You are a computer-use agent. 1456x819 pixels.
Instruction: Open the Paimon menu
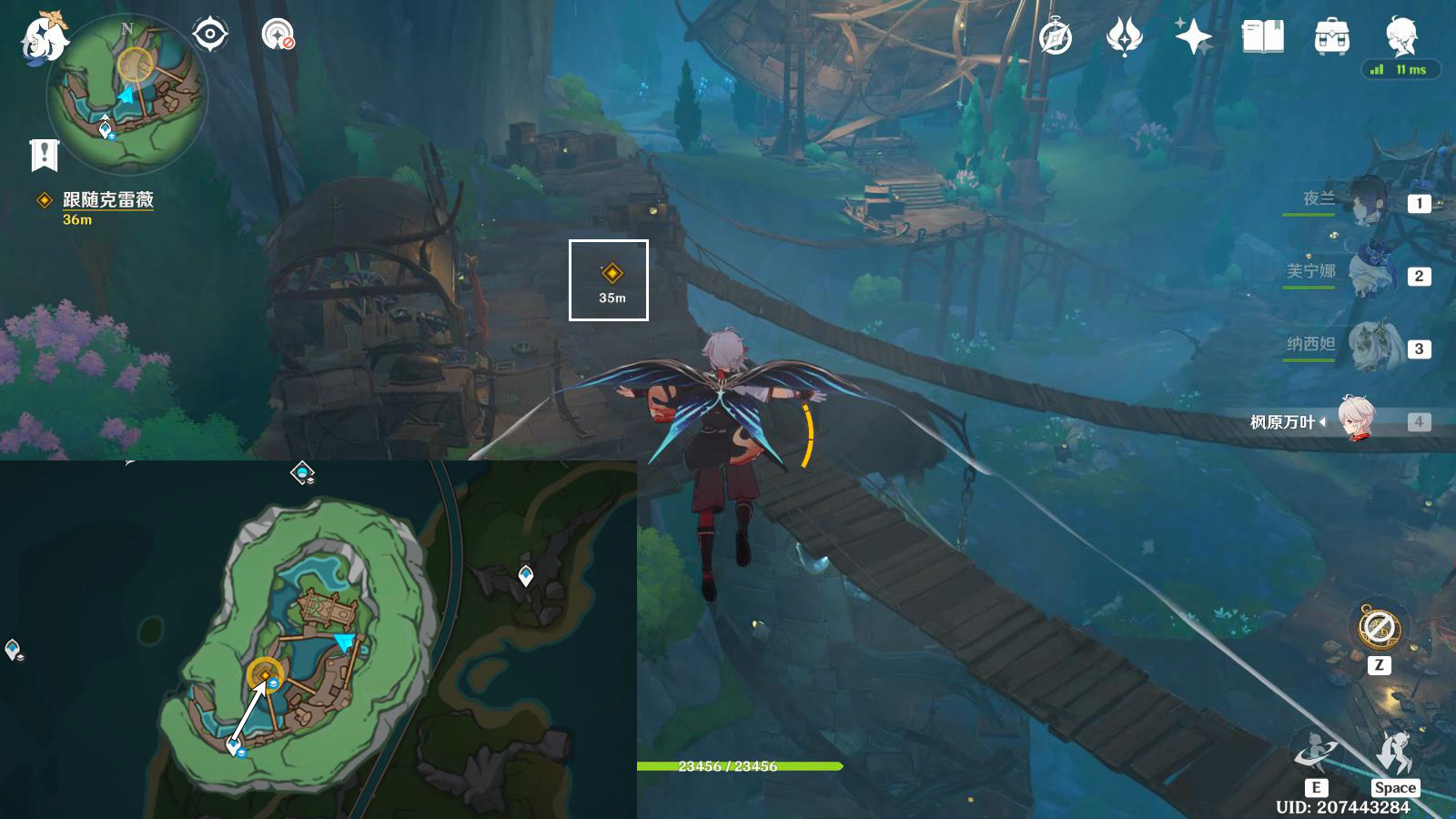pos(44,36)
